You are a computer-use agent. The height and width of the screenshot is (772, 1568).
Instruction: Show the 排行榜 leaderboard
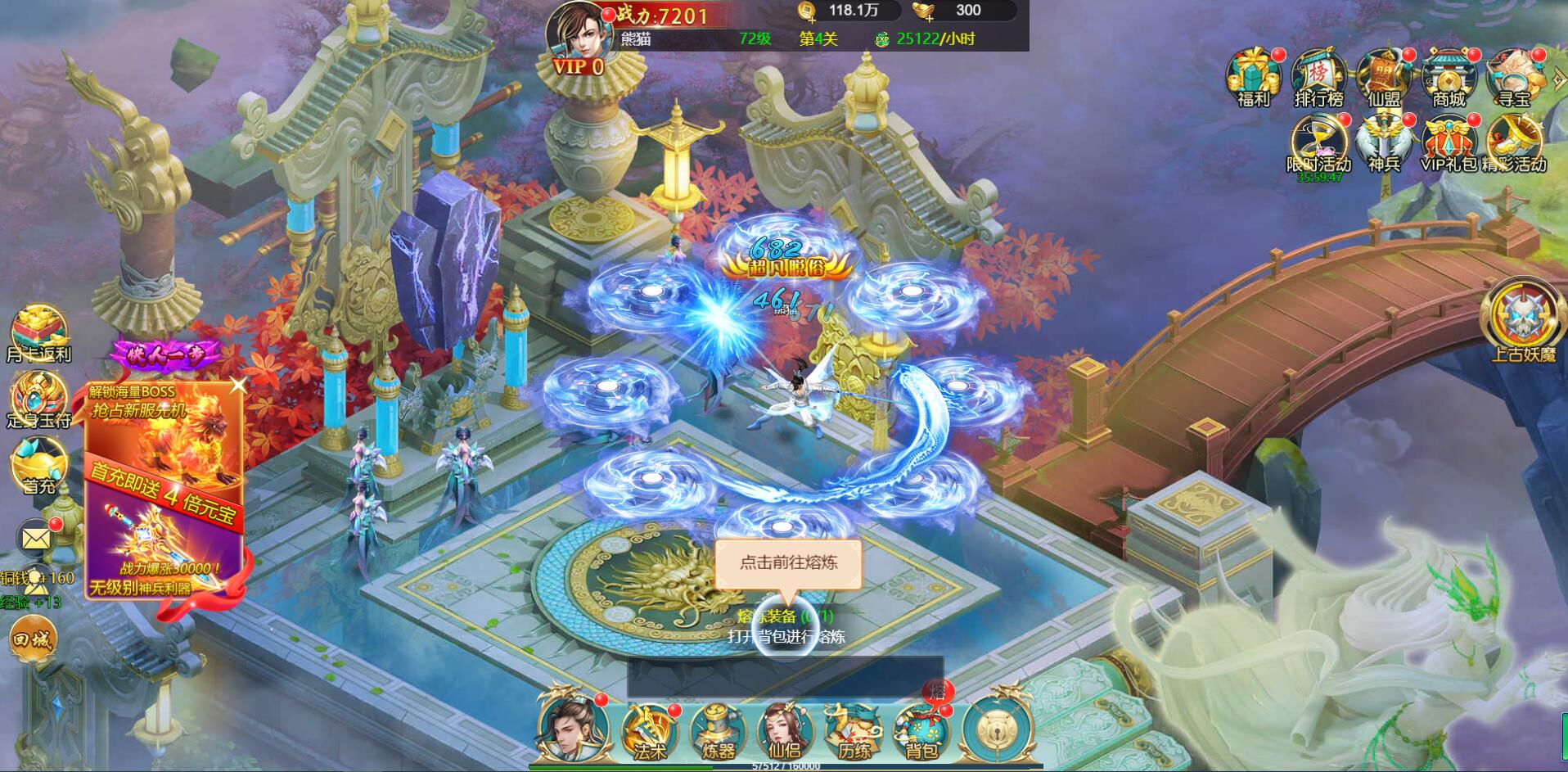[1318, 76]
